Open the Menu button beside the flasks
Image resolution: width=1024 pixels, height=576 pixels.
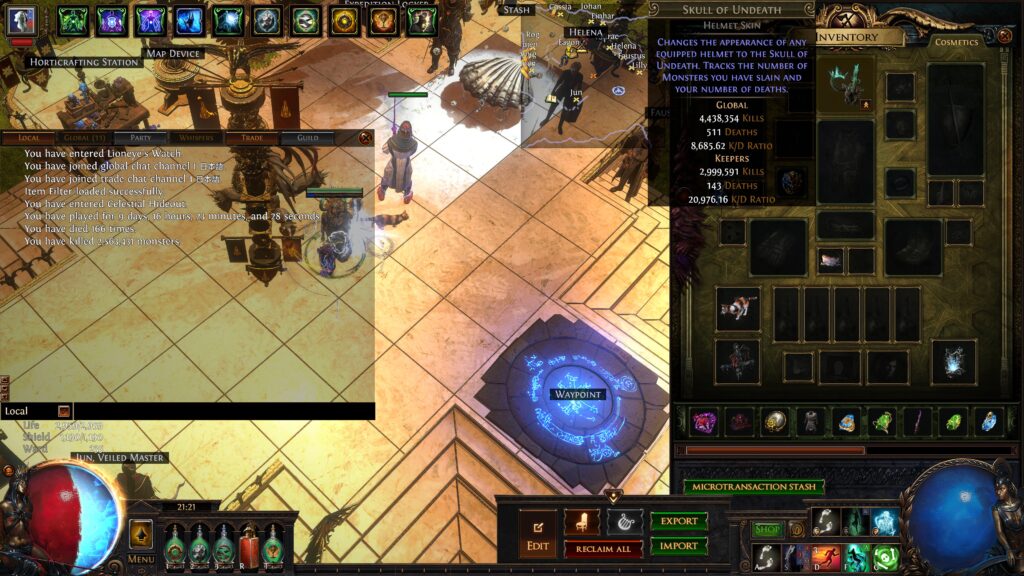point(141,541)
